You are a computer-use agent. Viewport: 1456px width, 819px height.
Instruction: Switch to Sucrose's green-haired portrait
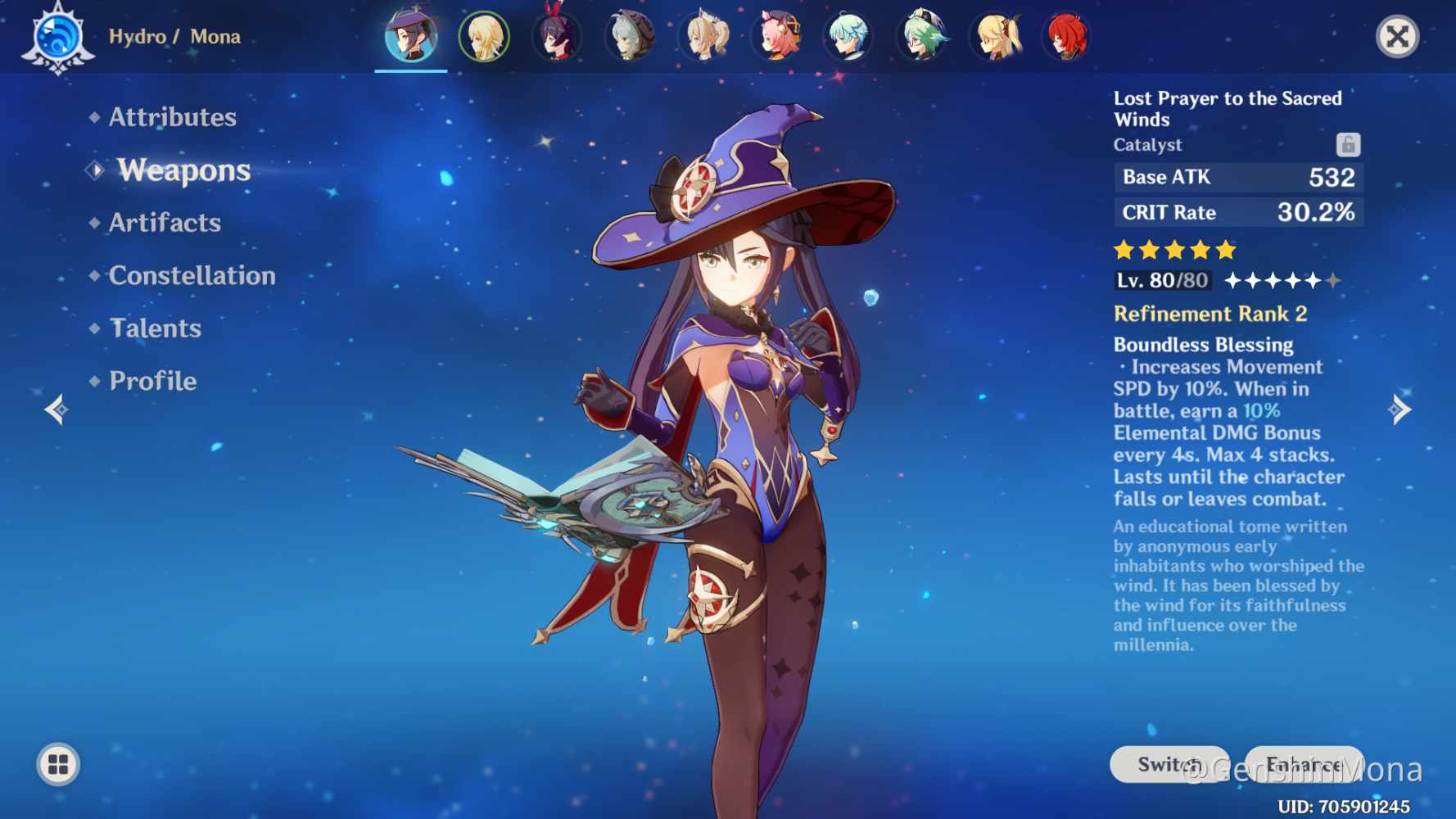pyautogui.click(x=922, y=37)
